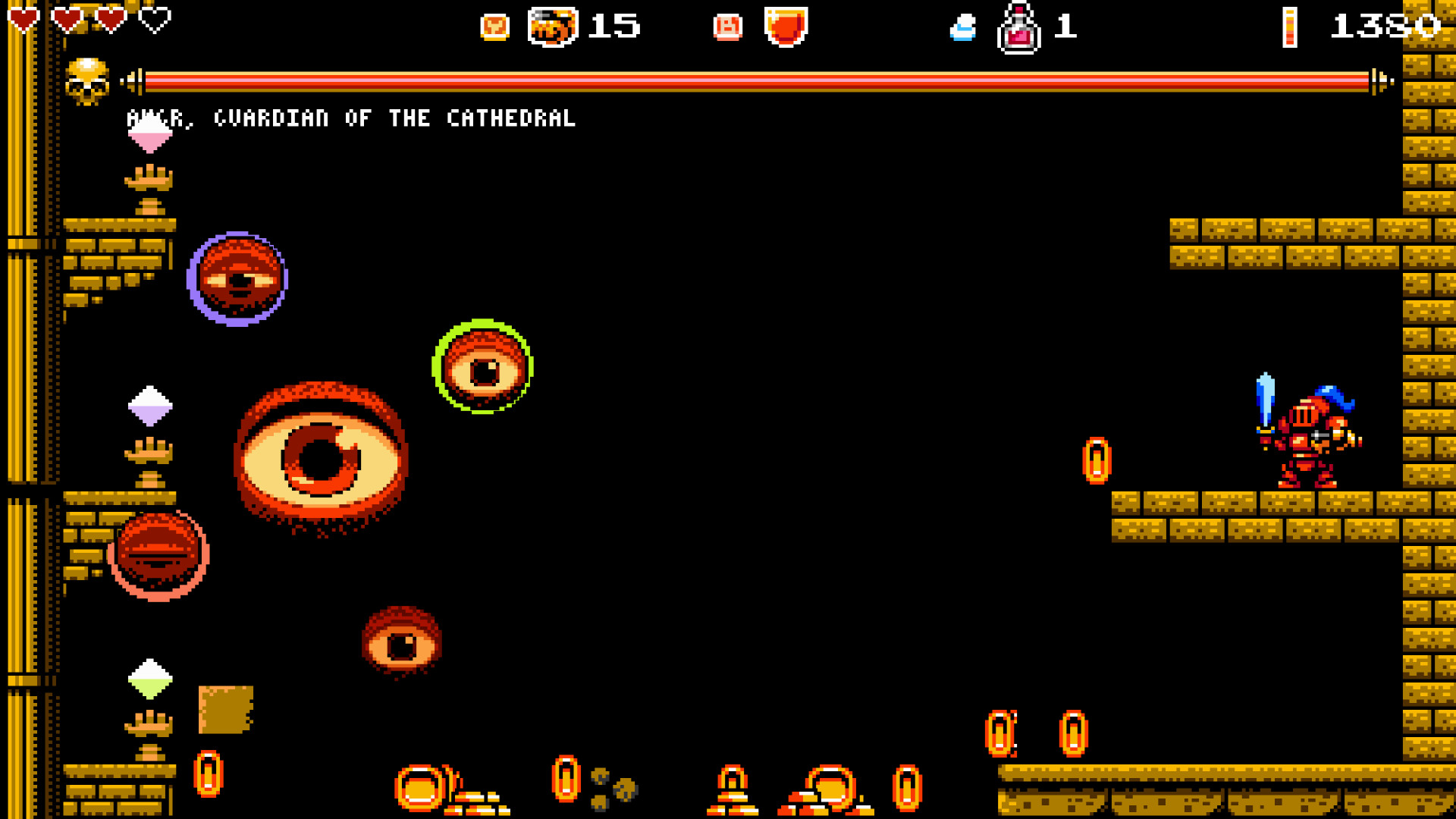Click the floppy disk save icon
The image size is (1456, 819).
pyautogui.click(x=727, y=27)
